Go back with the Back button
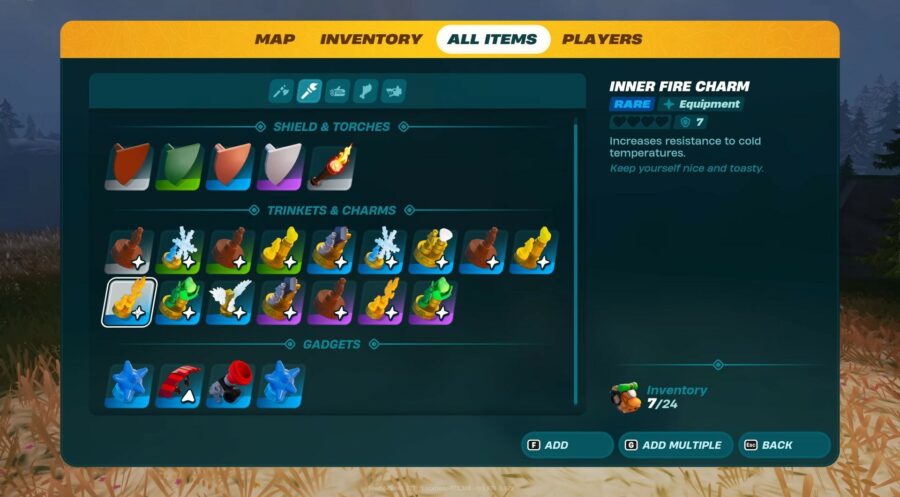This screenshot has height=497, width=900. pos(783,445)
